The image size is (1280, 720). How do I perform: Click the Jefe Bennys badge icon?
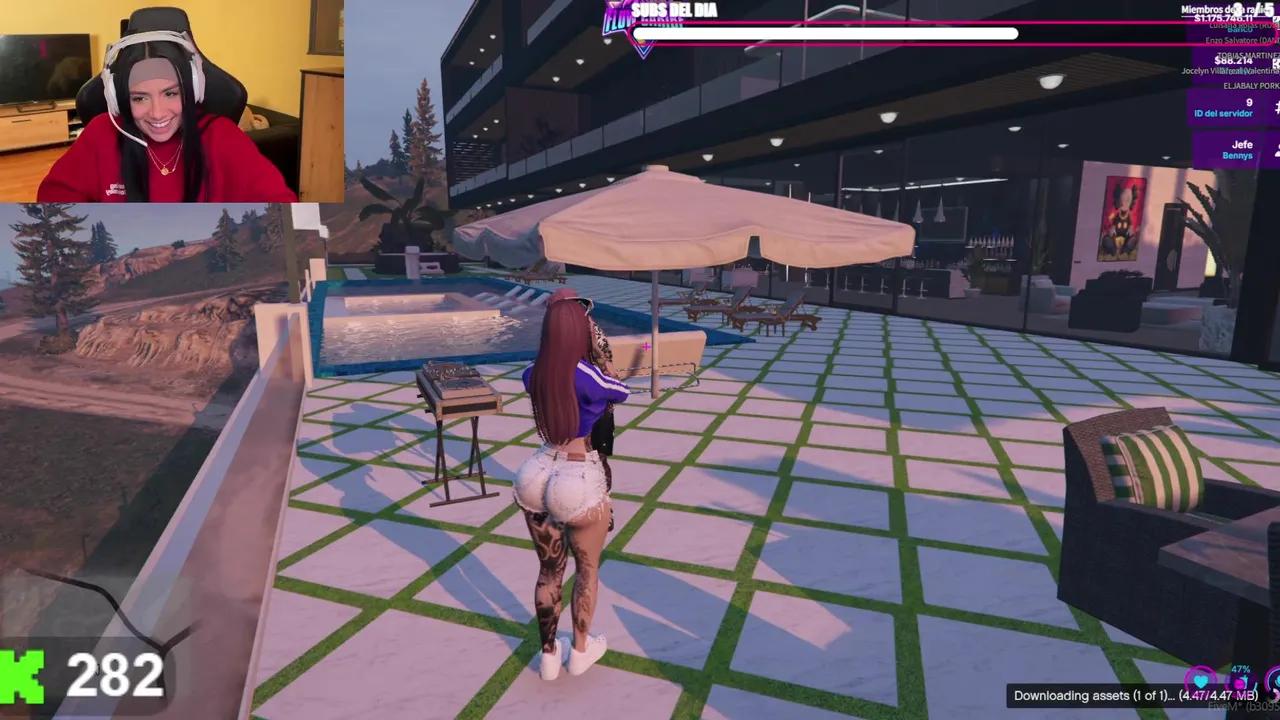[x=1240, y=149]
